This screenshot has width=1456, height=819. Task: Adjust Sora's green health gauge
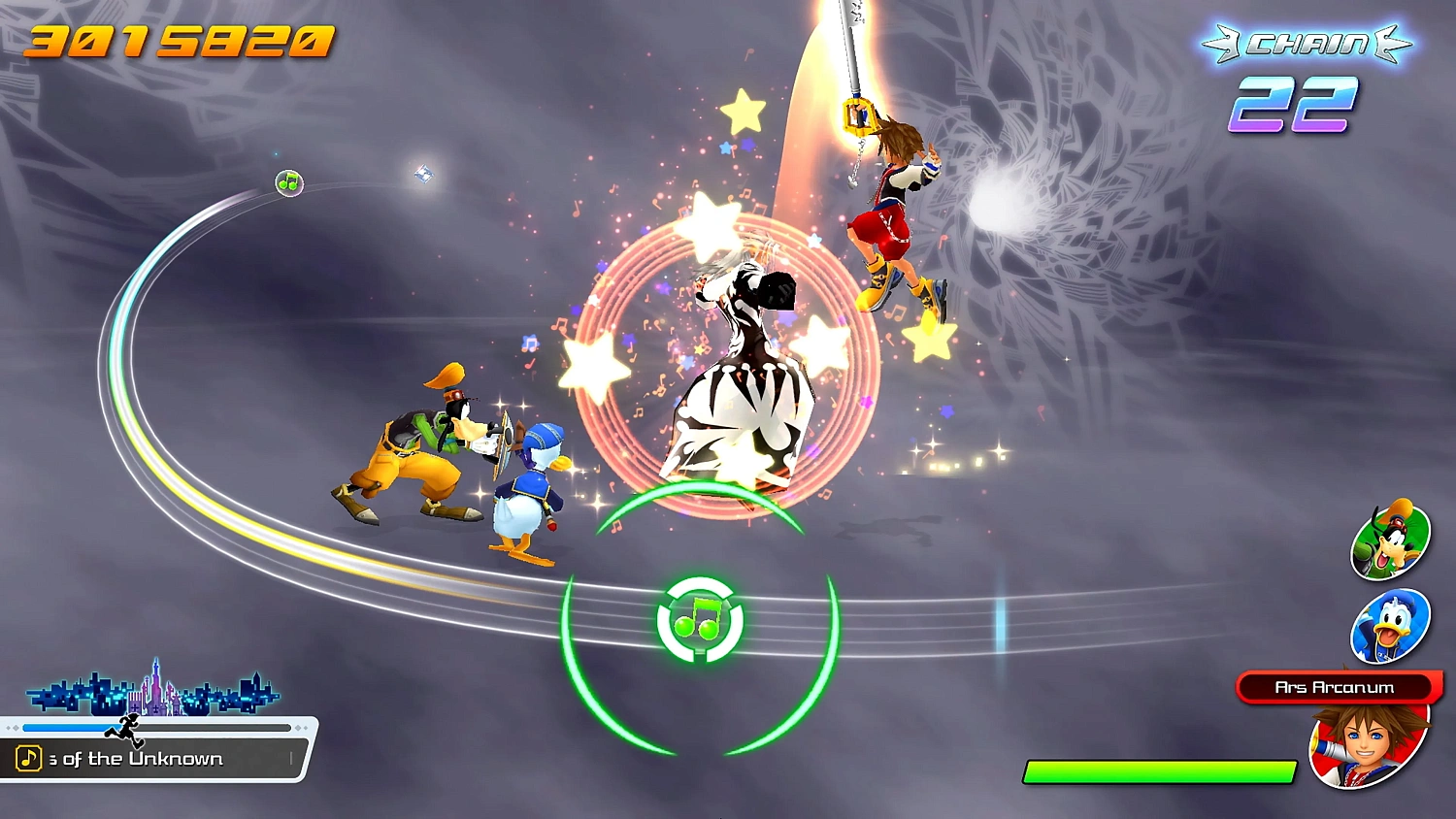pyautogui.click(x=1160, y=770)
